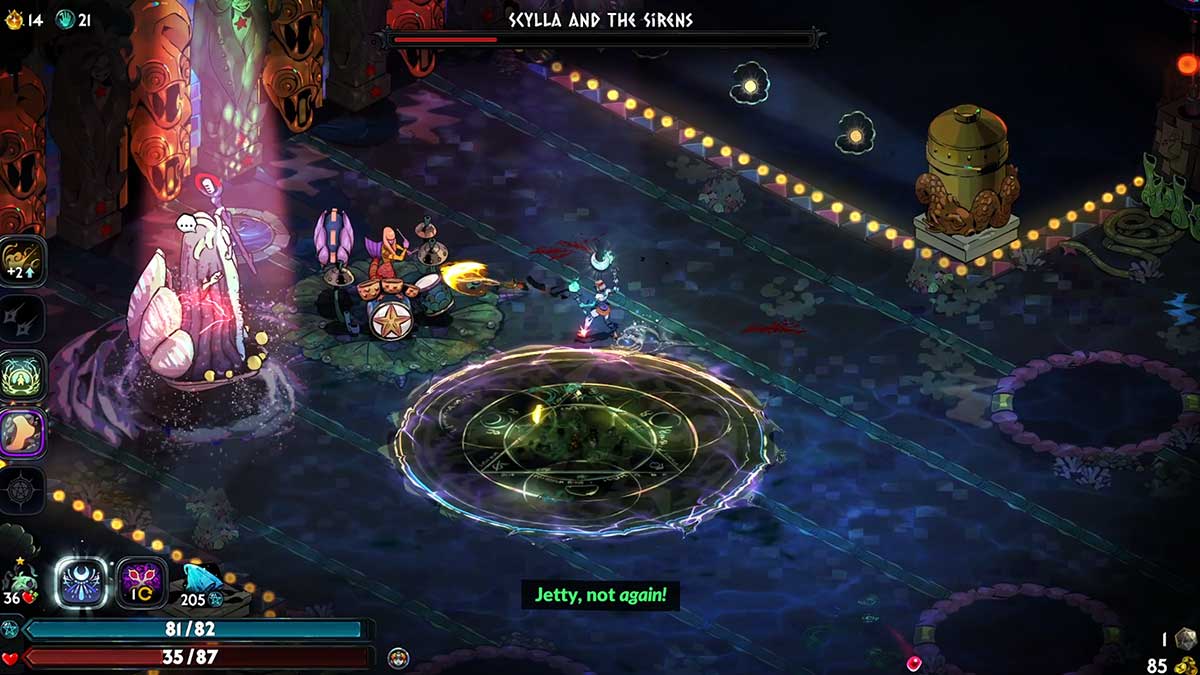Image resolution: width=1200 pixels, height=675 pixels.
Task: Select the green wreath figure boon icon
Action: (x=22, y=377)
